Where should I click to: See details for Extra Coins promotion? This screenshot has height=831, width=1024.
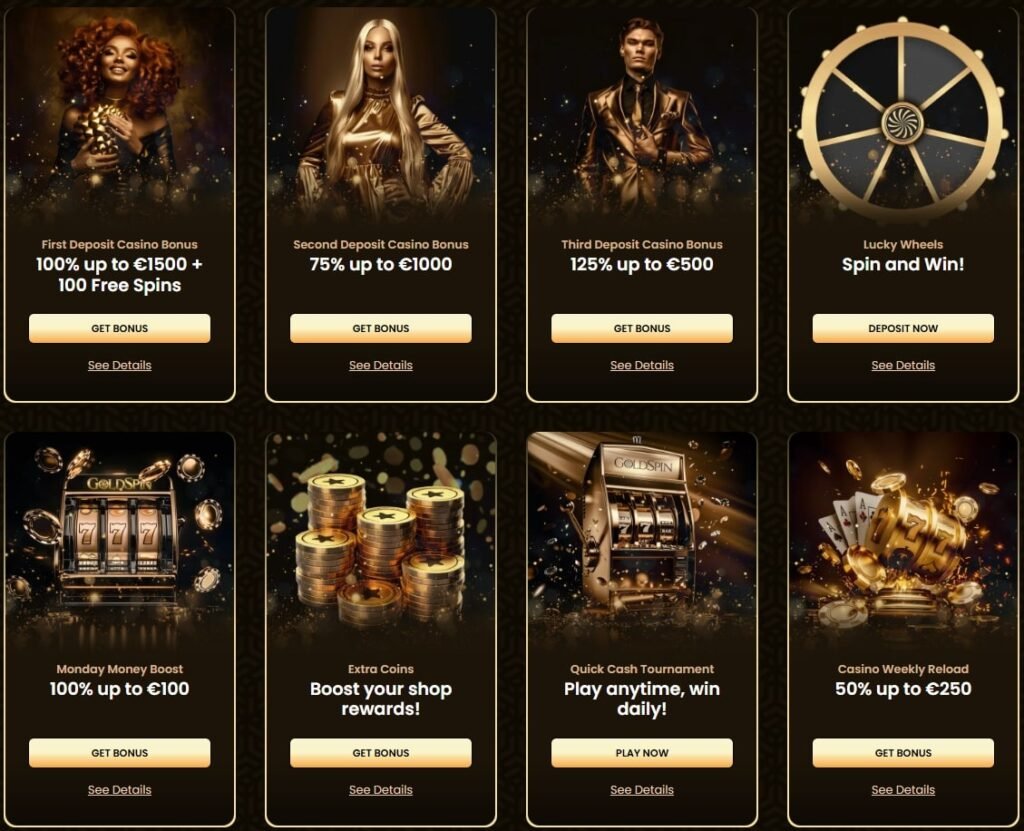(380, 790)
